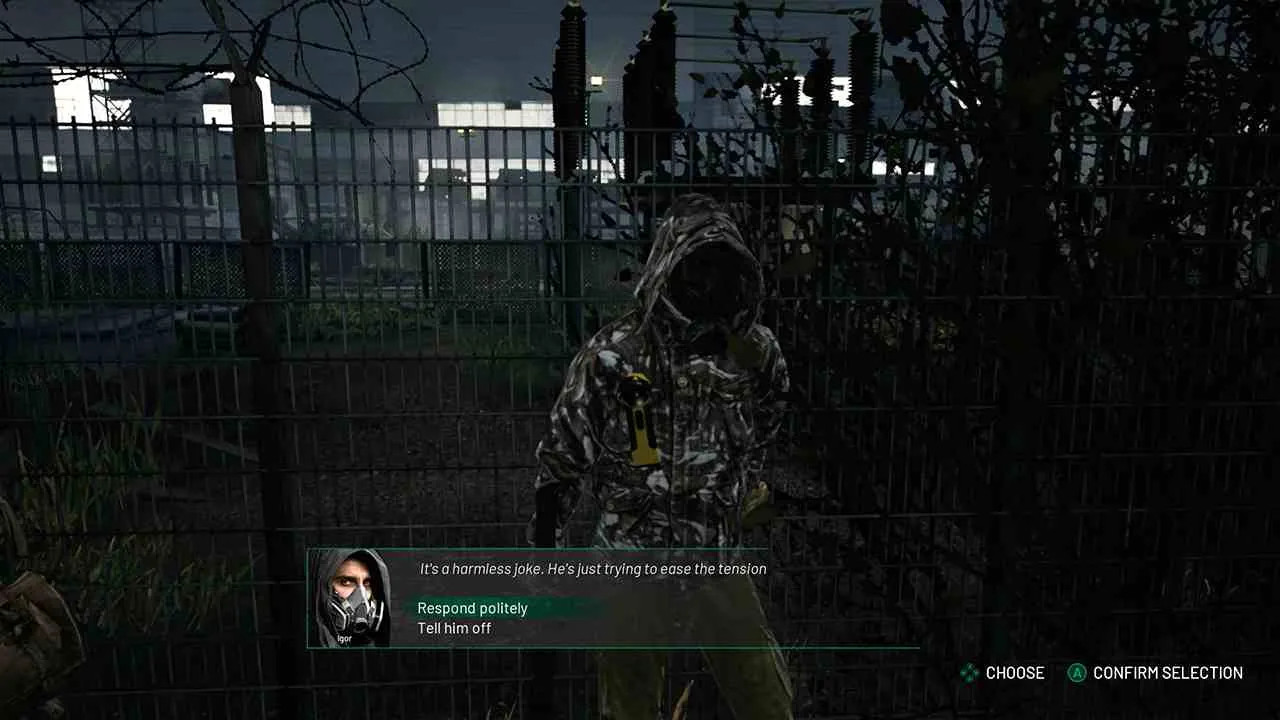Click the letter A inside the confirm circle
This screenshot has height=720, width=1280.
pos(1077,673)
